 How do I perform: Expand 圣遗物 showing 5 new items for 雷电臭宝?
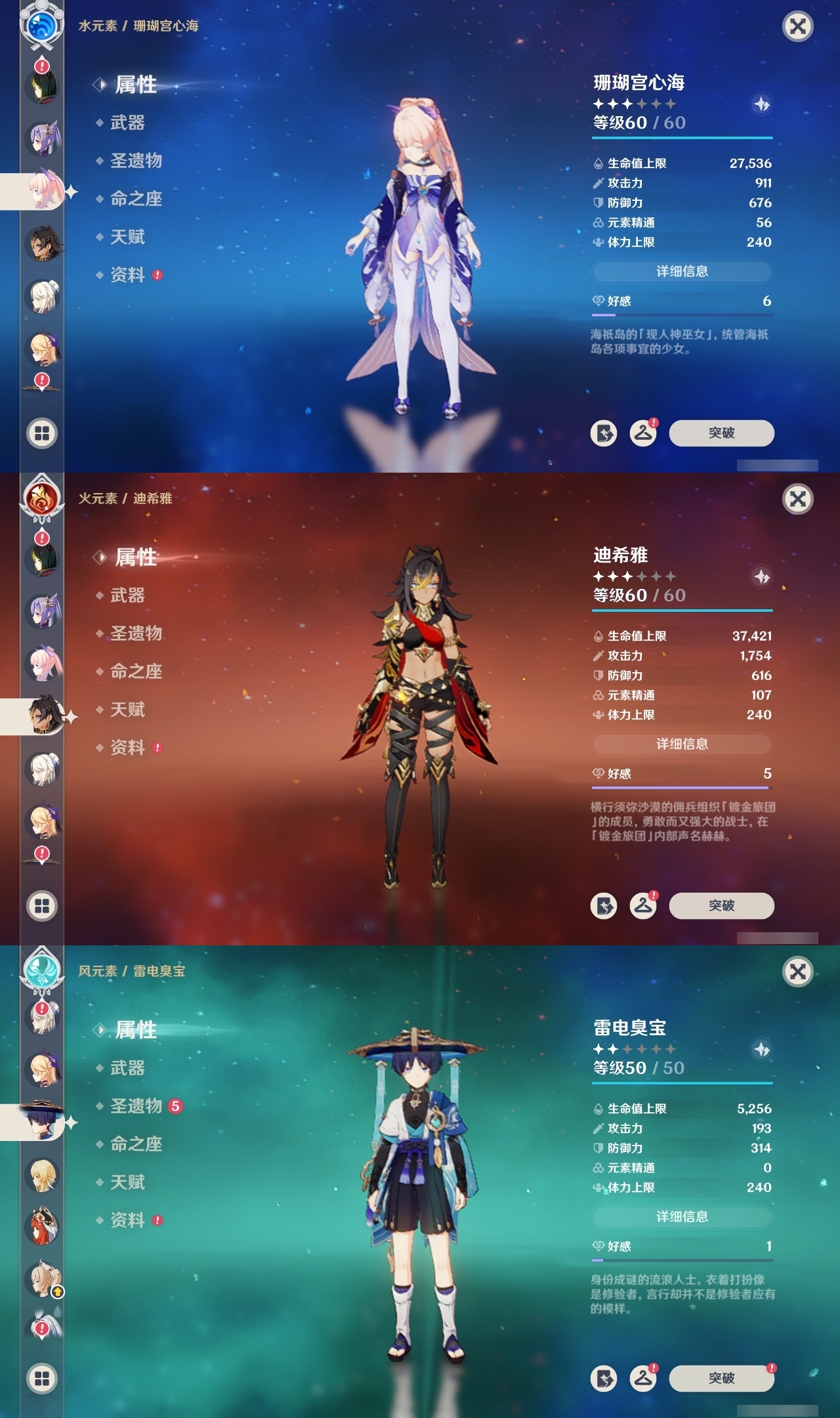coord(135,1106)
